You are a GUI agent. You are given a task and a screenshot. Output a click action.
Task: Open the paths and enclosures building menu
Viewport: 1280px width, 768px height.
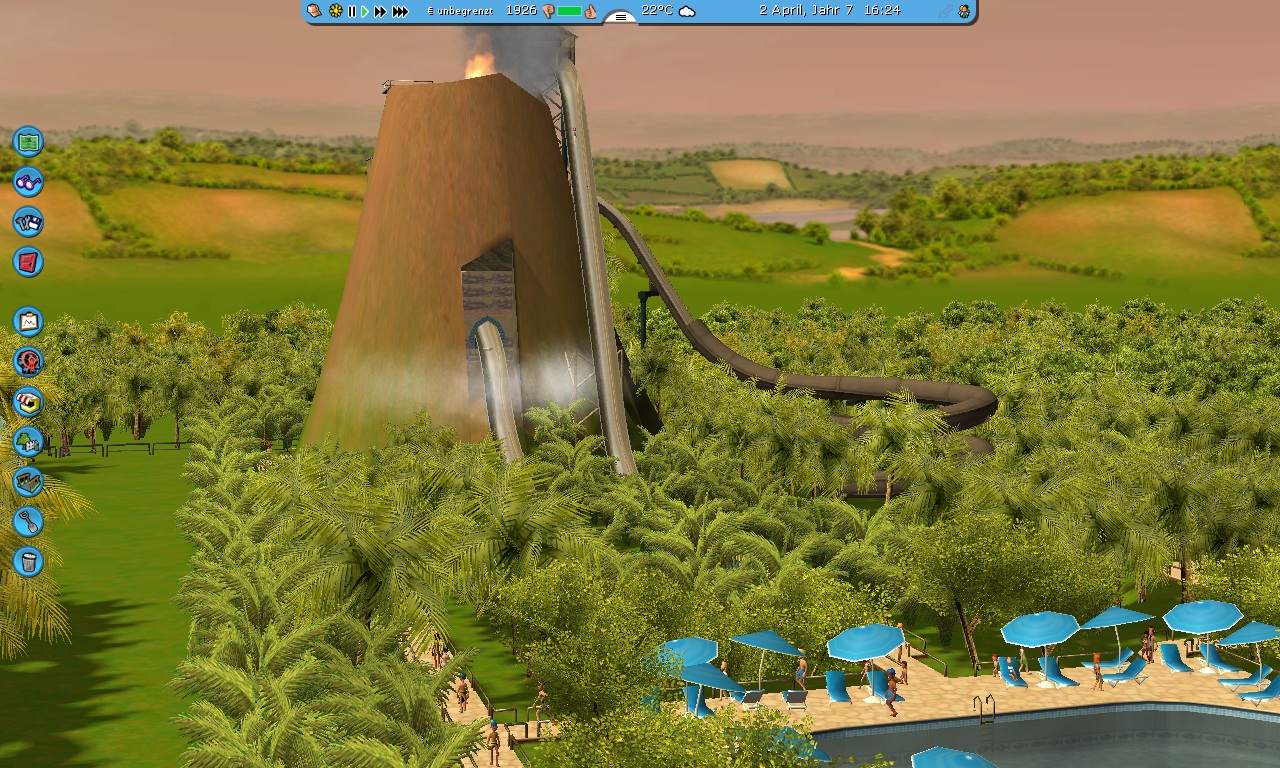[28, 481]
